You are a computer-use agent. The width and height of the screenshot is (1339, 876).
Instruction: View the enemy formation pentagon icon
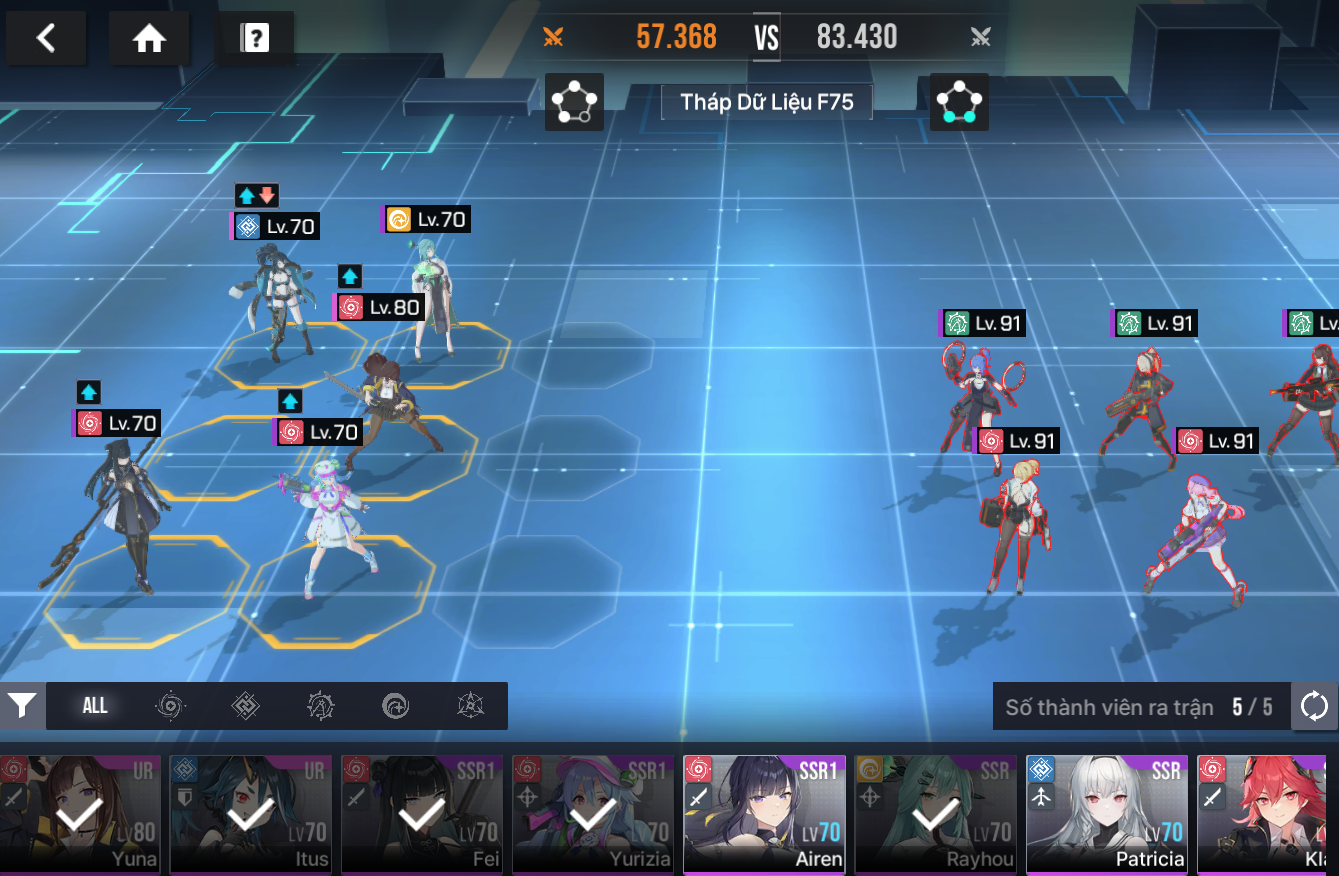click(959, 101)
